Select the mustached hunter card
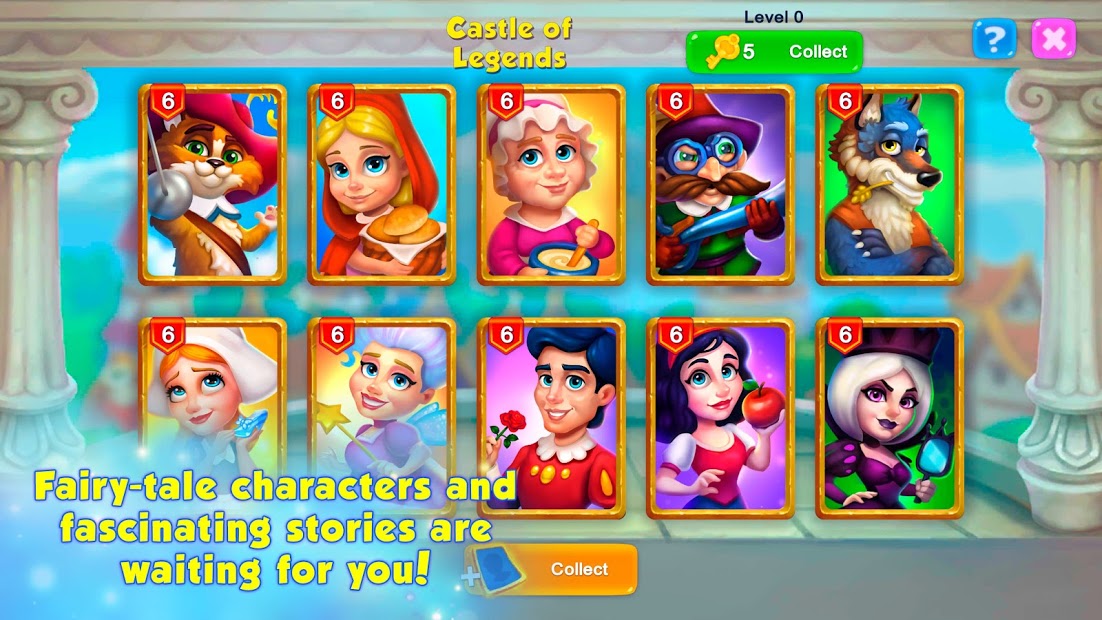The width and height of the screenshot is (1102, 620). coord(721,185)
